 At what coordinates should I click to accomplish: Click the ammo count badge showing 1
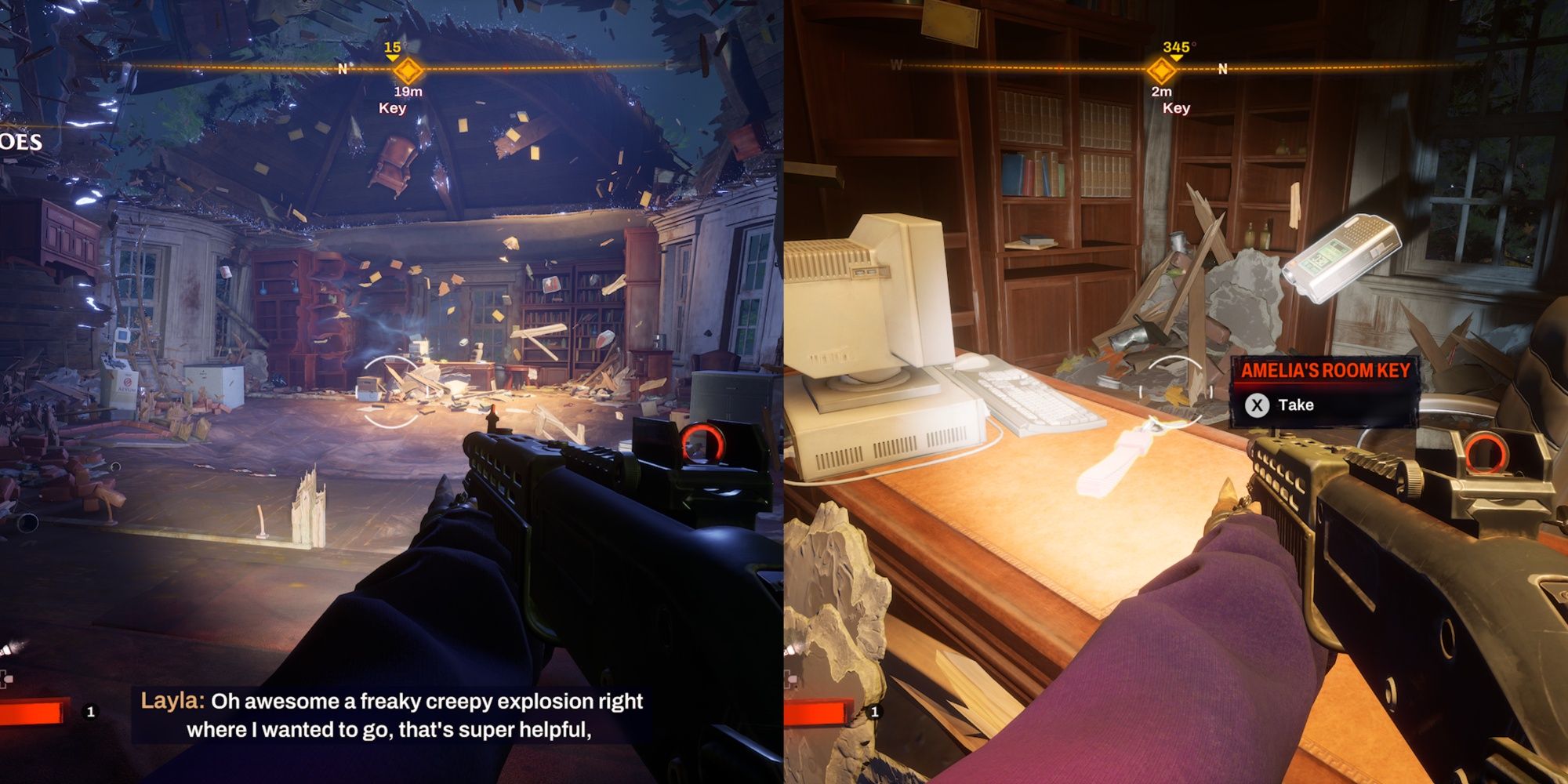pos(89,712)
